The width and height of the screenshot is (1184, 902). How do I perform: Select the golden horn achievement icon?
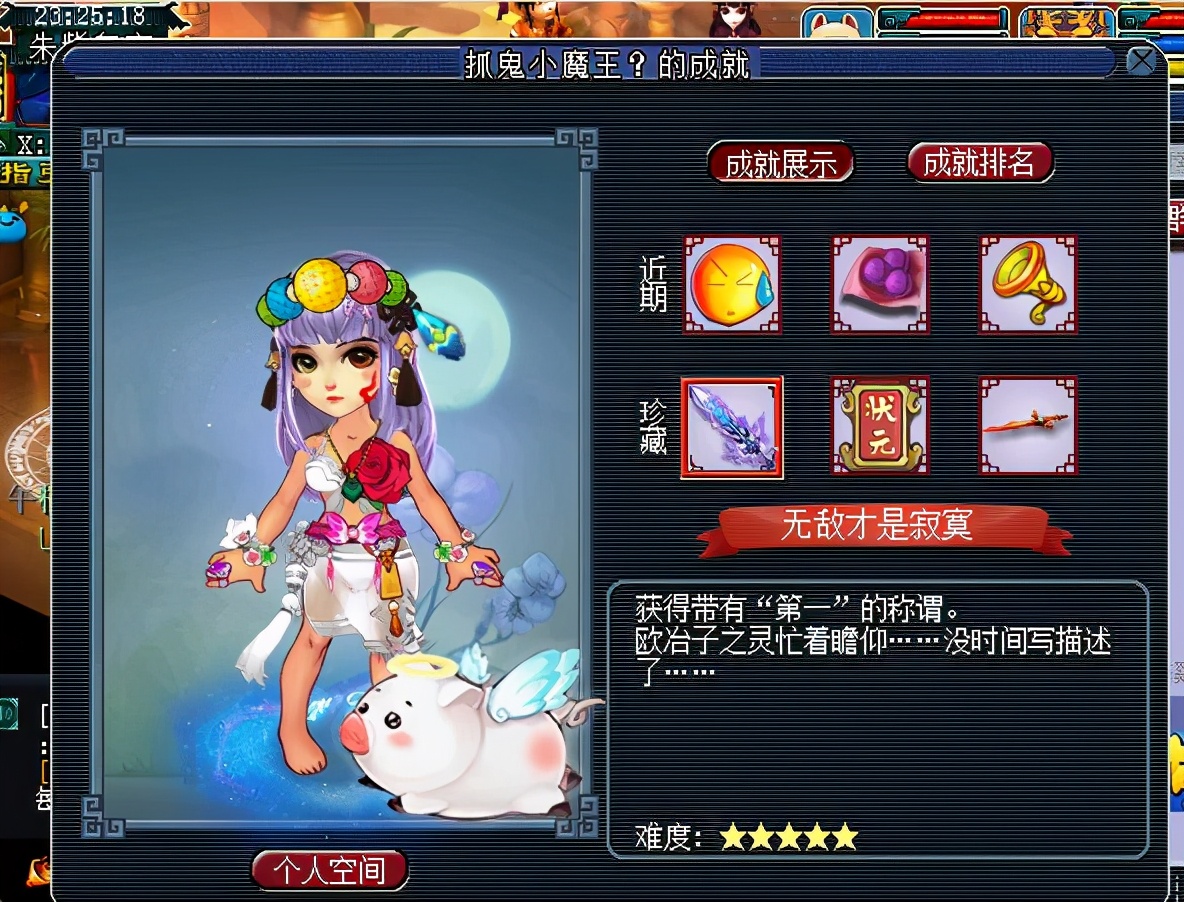pyautogui.click(x=1028, y=284)
